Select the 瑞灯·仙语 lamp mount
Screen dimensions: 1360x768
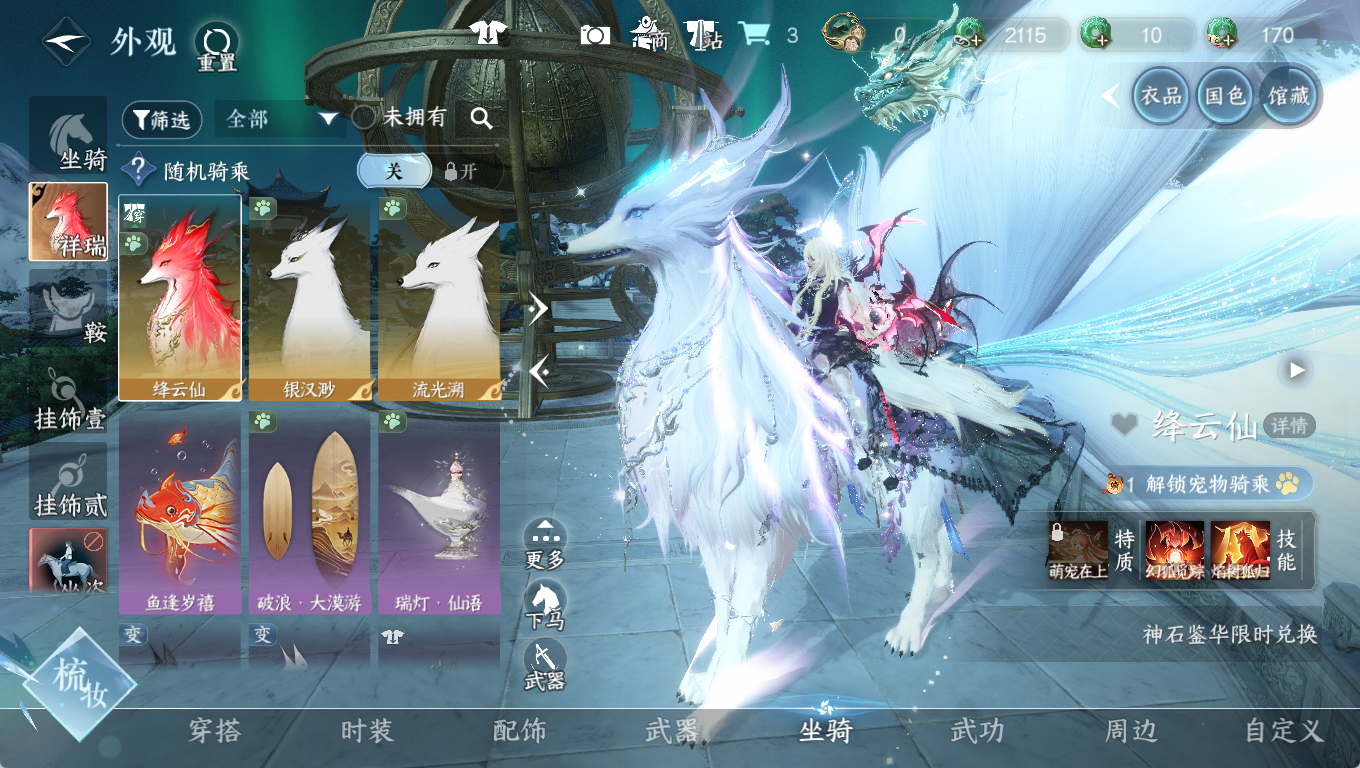click(438, 512)
